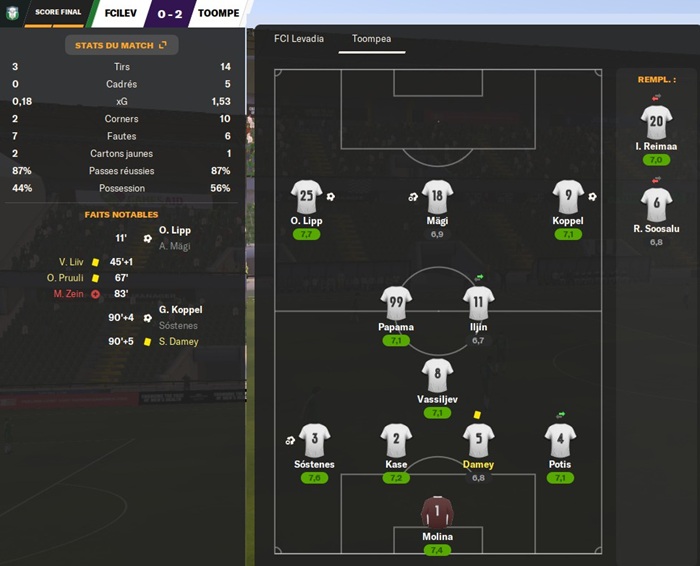Screen dimensions: 700x566
Task: Choose defender Sóstenes number 3
Action: [314, 441]
